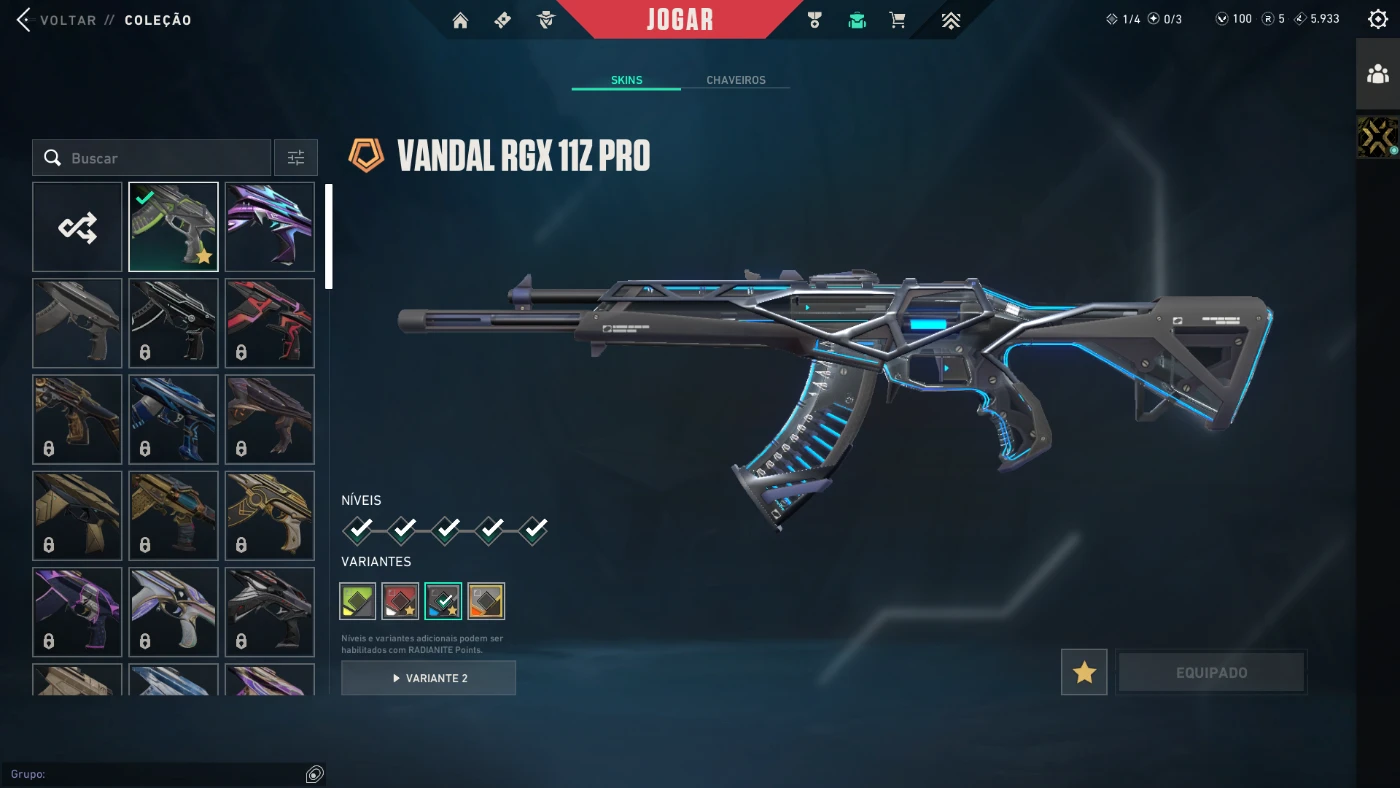Open the settings gear icon

pos(1377,19)
